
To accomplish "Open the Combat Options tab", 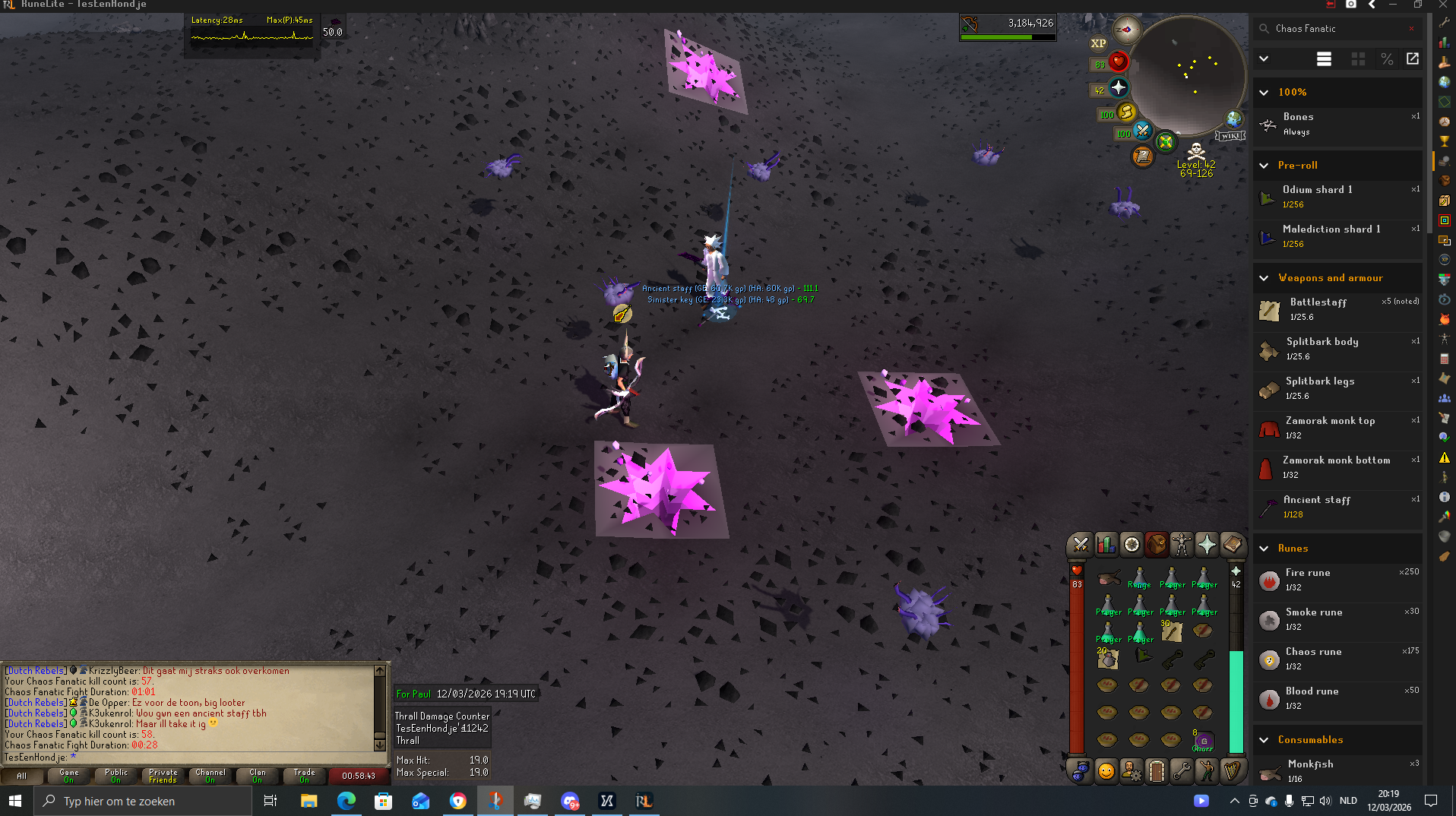I will (x=1080, y=545).
